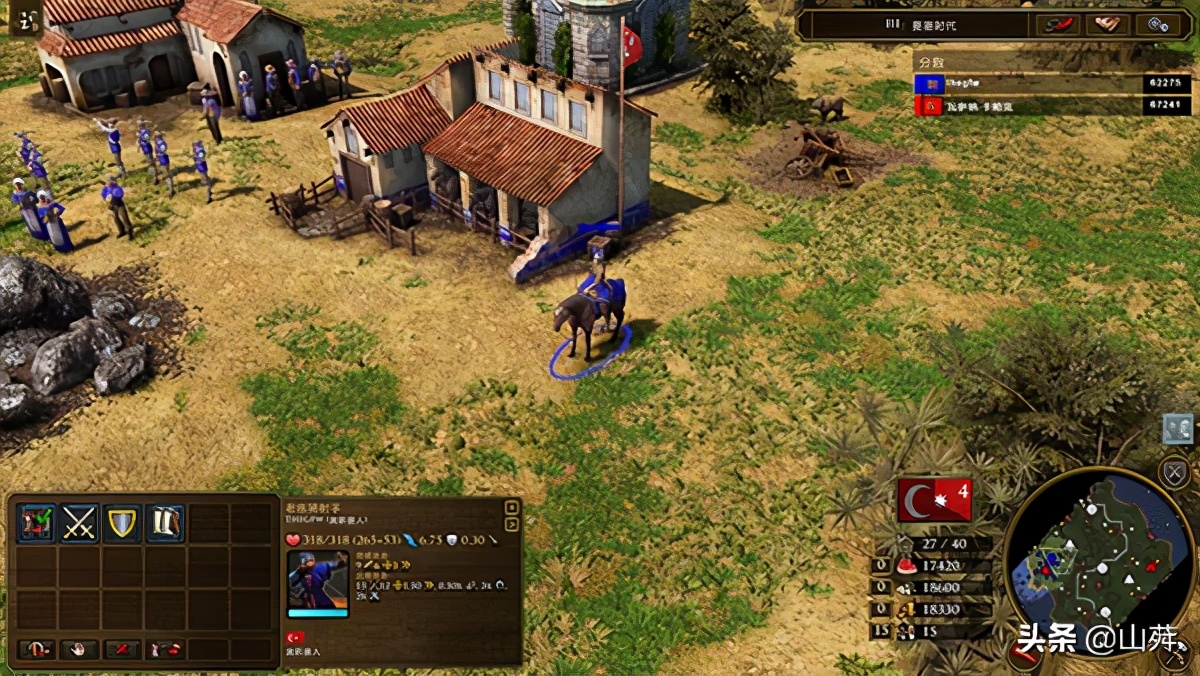Open the red chili pepper top-bar button
1200x676 pixels.
(x=1059, y=24)
